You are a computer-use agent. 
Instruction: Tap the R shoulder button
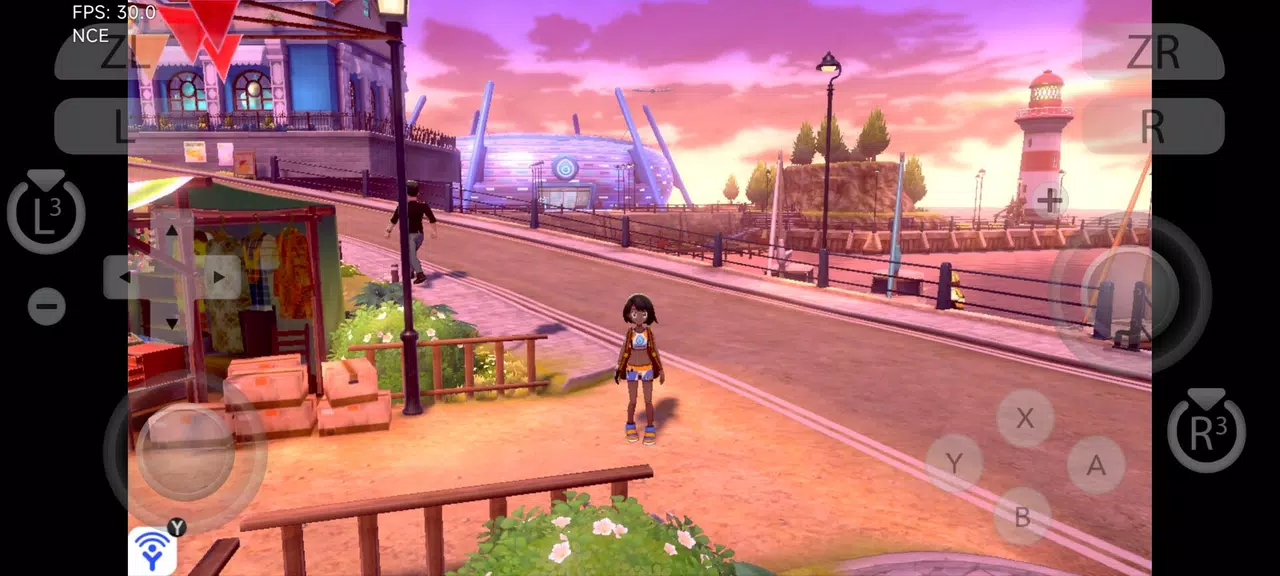1152,127
